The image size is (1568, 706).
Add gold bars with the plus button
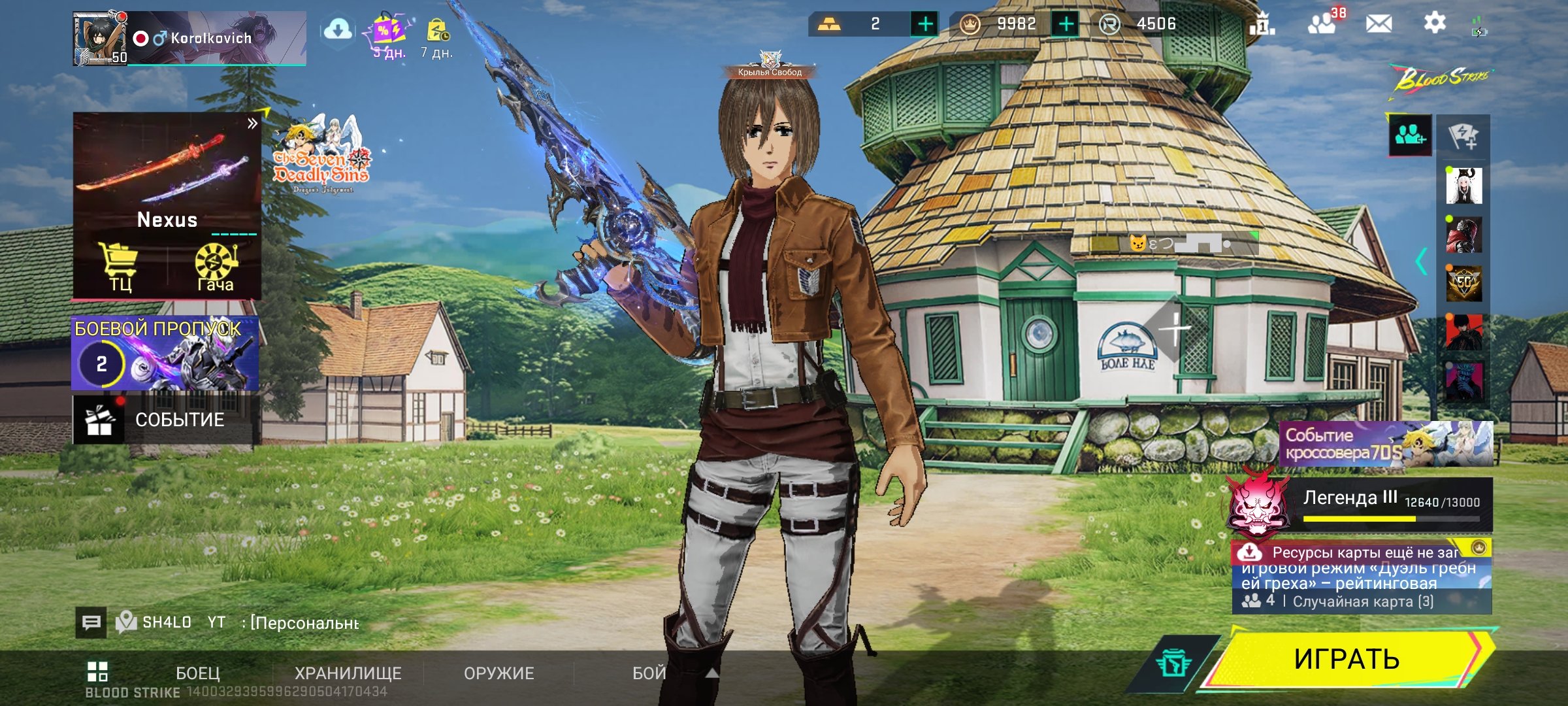click(925, 24)
